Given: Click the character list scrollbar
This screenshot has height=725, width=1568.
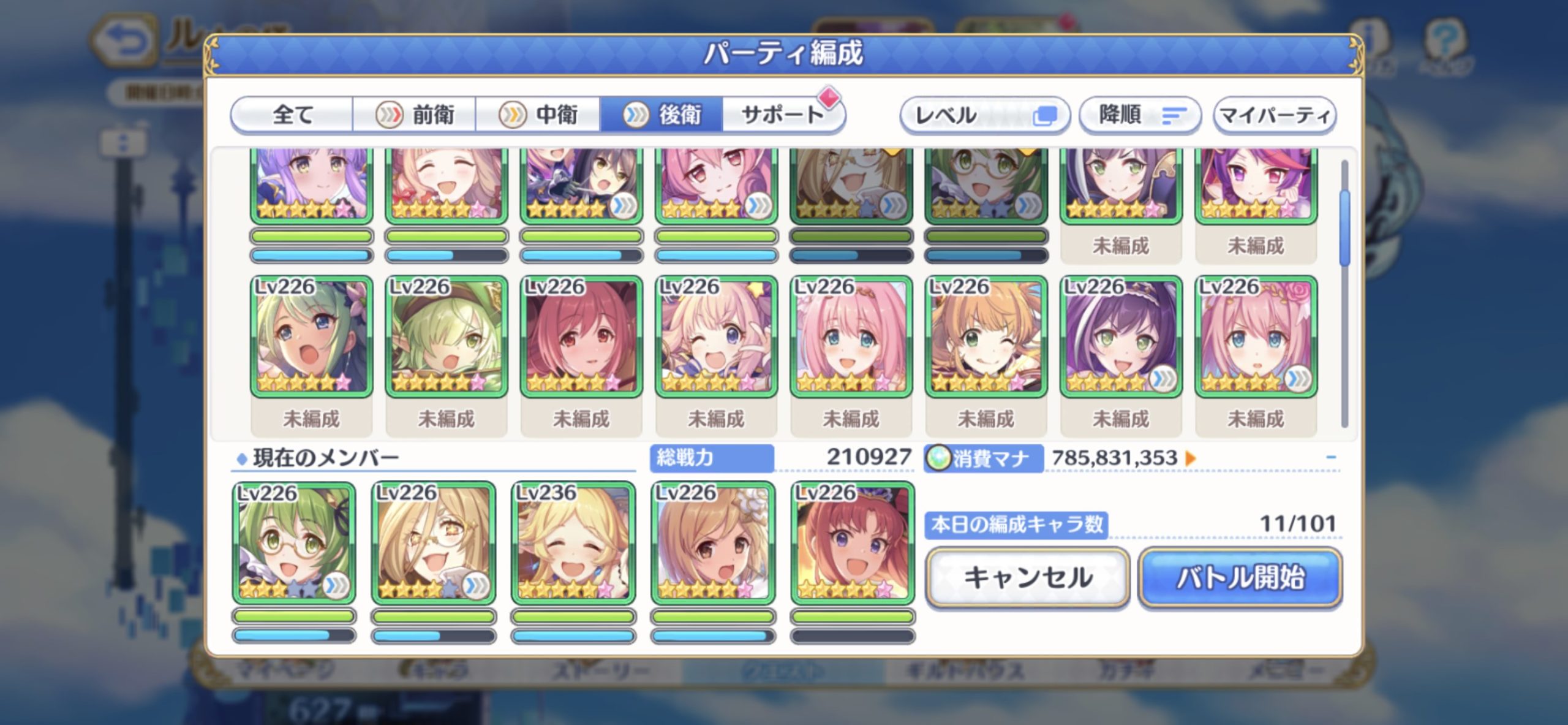Looking at the screenshot, I should point(1344,294).
